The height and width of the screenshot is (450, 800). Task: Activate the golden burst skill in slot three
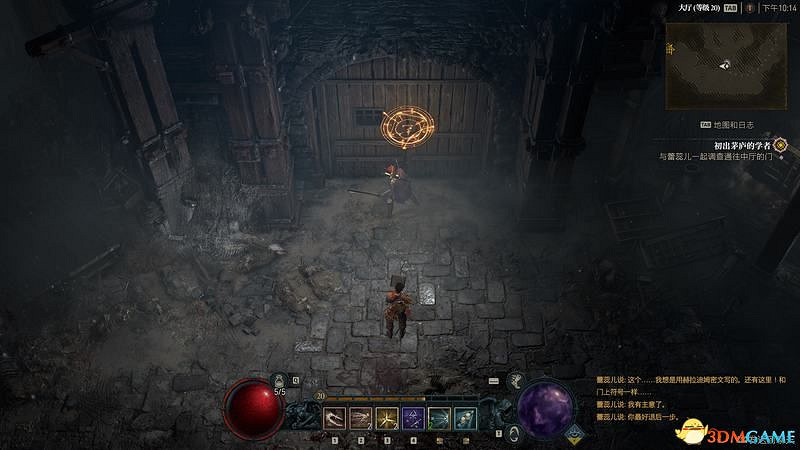point(386,417)
